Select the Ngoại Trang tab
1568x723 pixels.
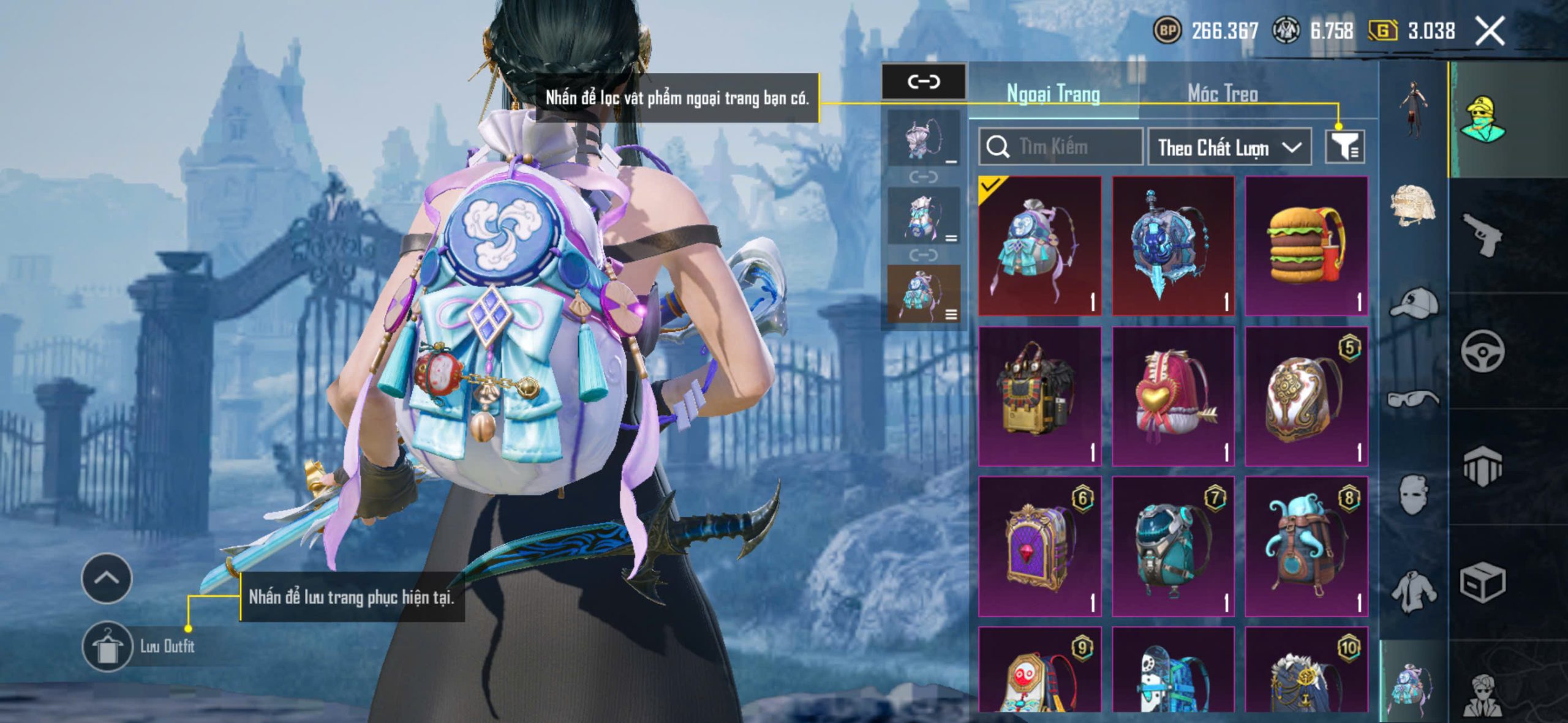tap(1053, 94)
